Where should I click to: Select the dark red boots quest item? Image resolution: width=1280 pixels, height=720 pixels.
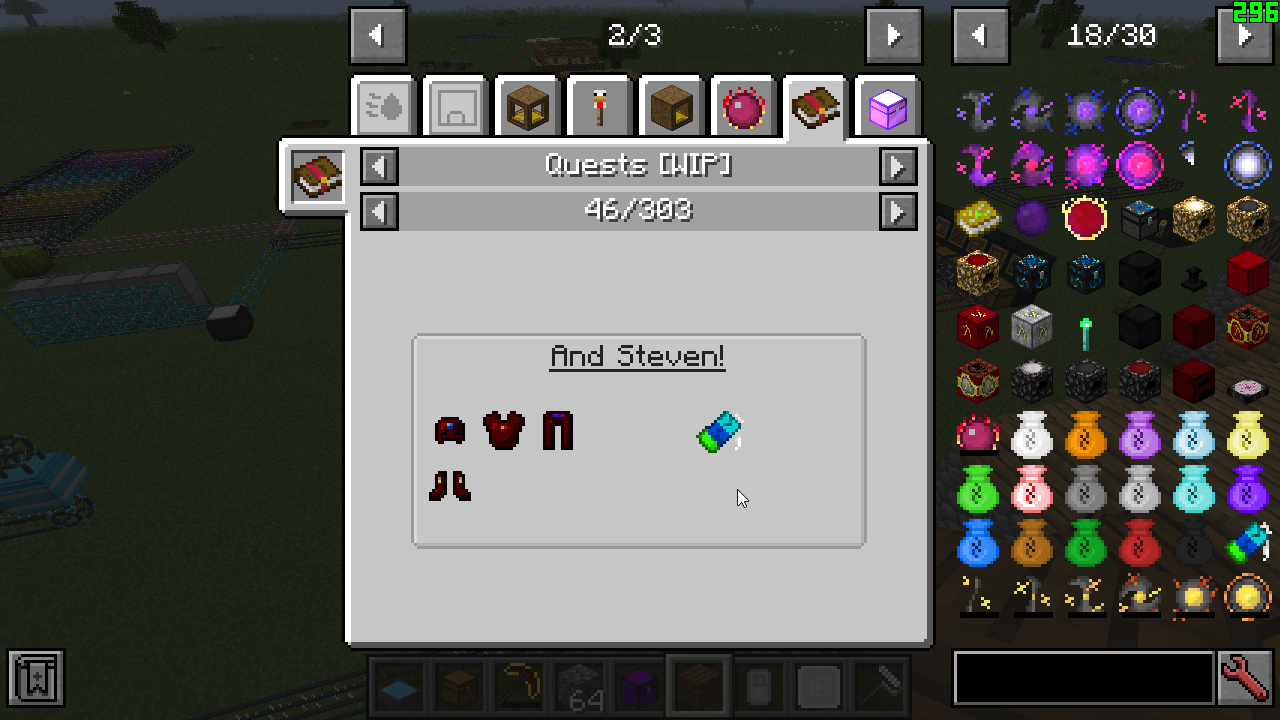tap(450, 486)
